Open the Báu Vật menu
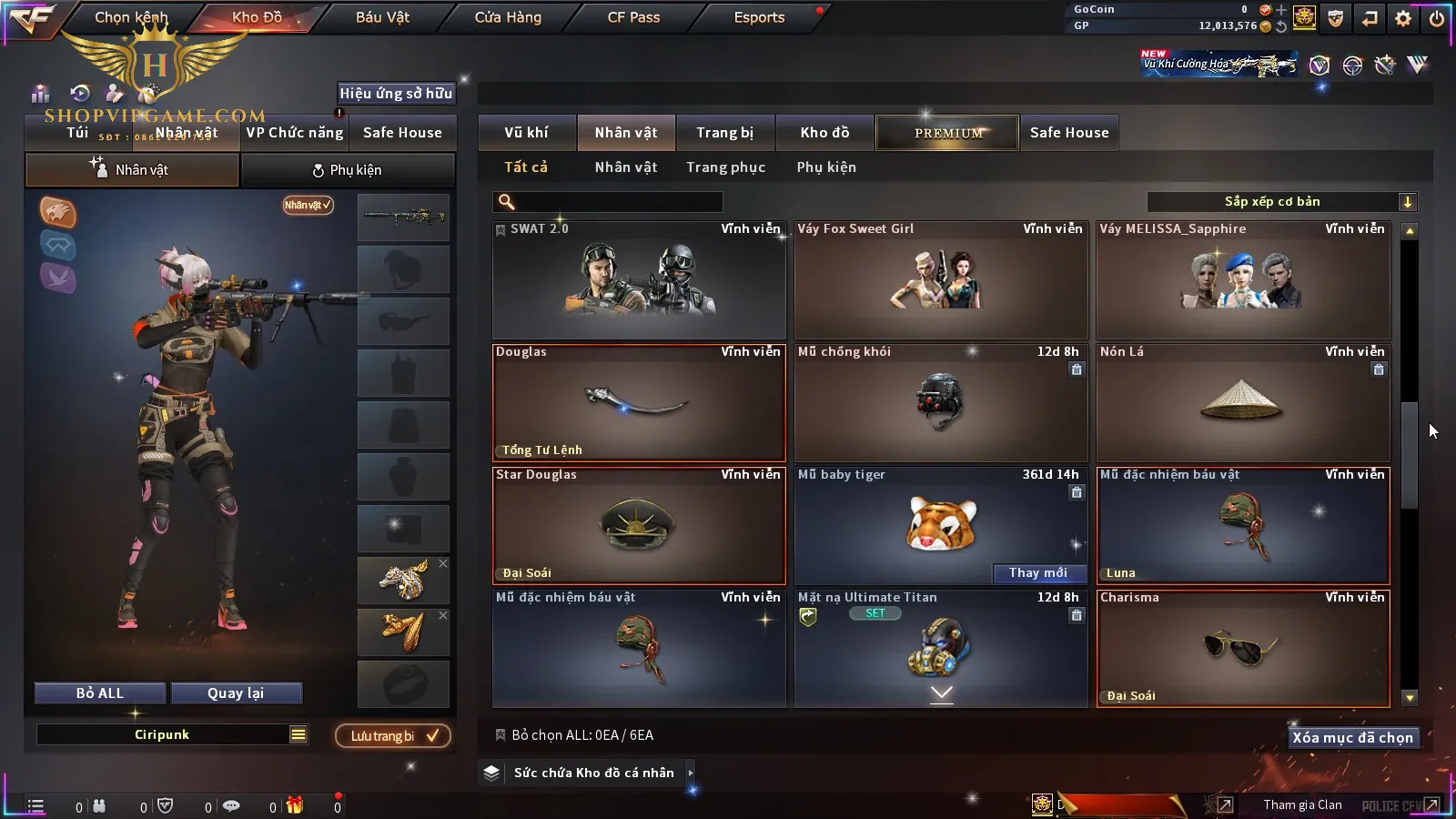 point(382,17)
